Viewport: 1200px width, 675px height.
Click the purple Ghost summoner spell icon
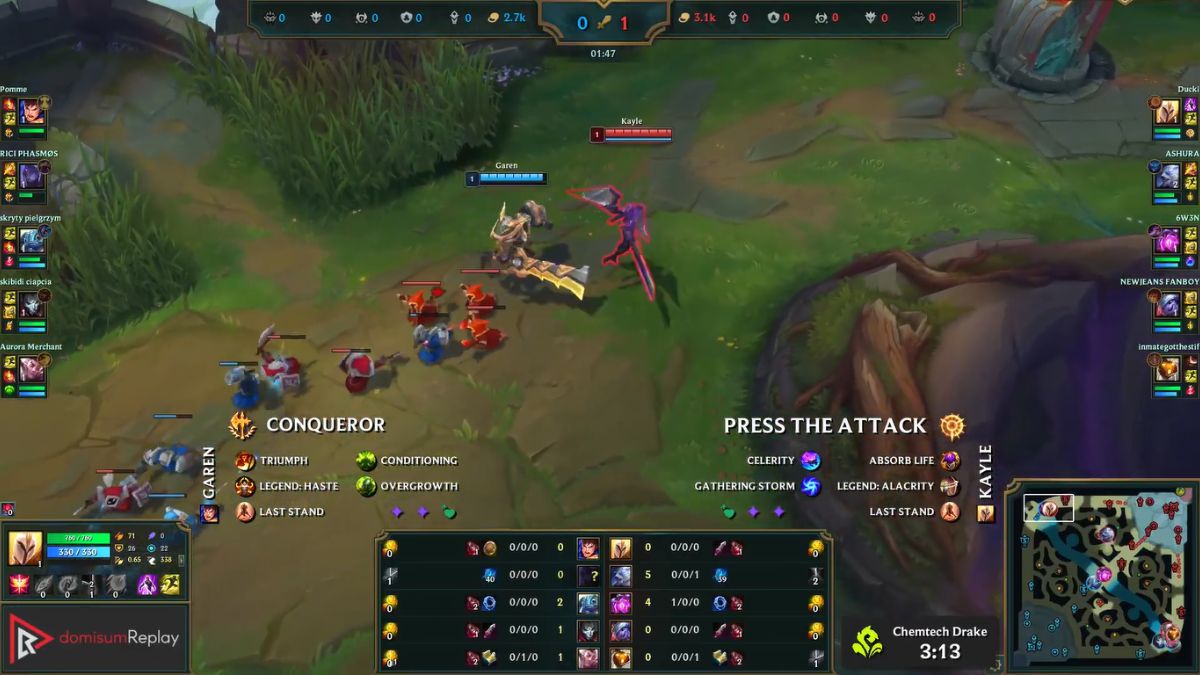147,585
